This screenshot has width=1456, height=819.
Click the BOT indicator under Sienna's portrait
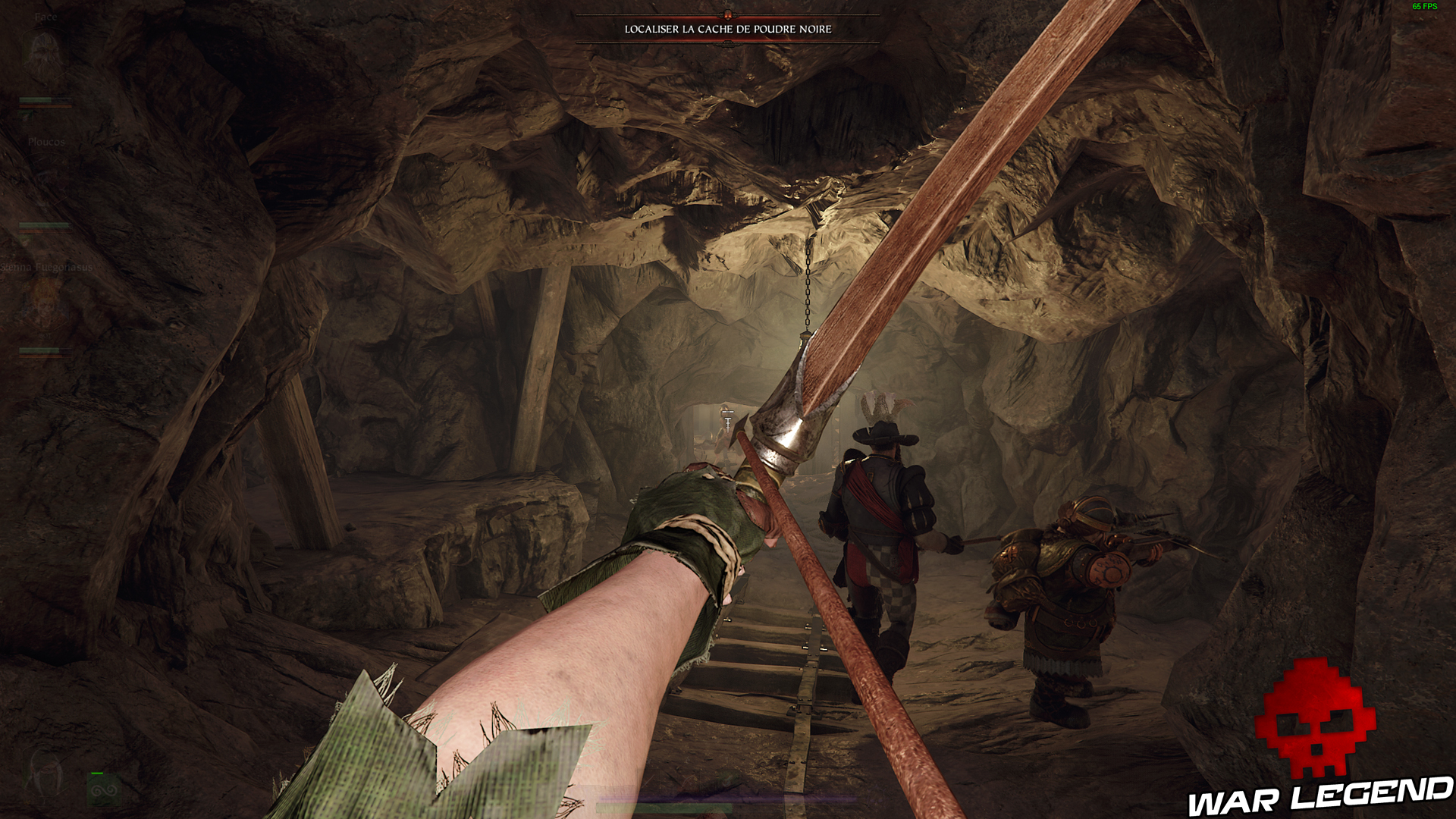coord(45,336)
